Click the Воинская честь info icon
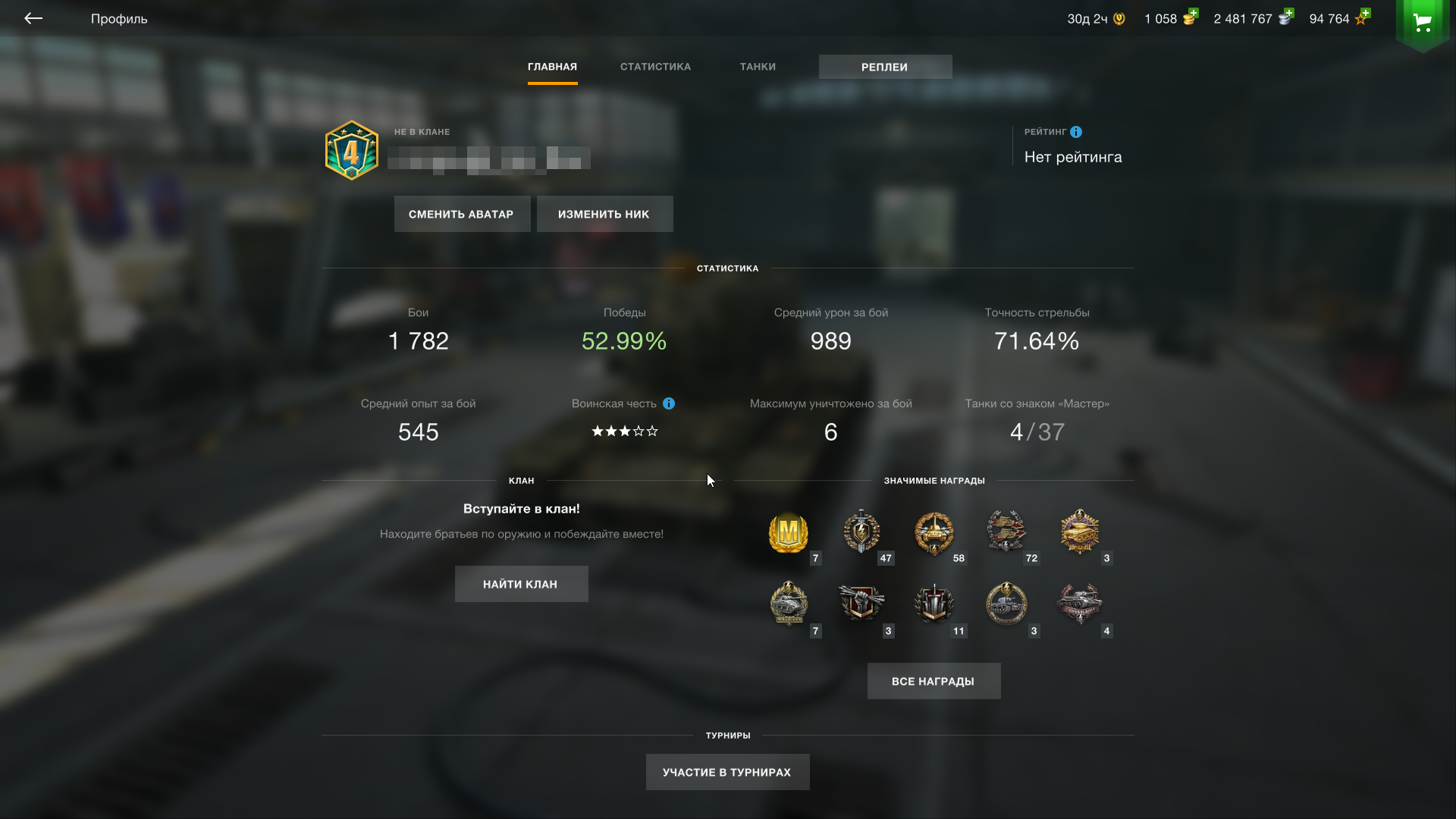Screen dimensions: 1456x819 click(668, 404)
